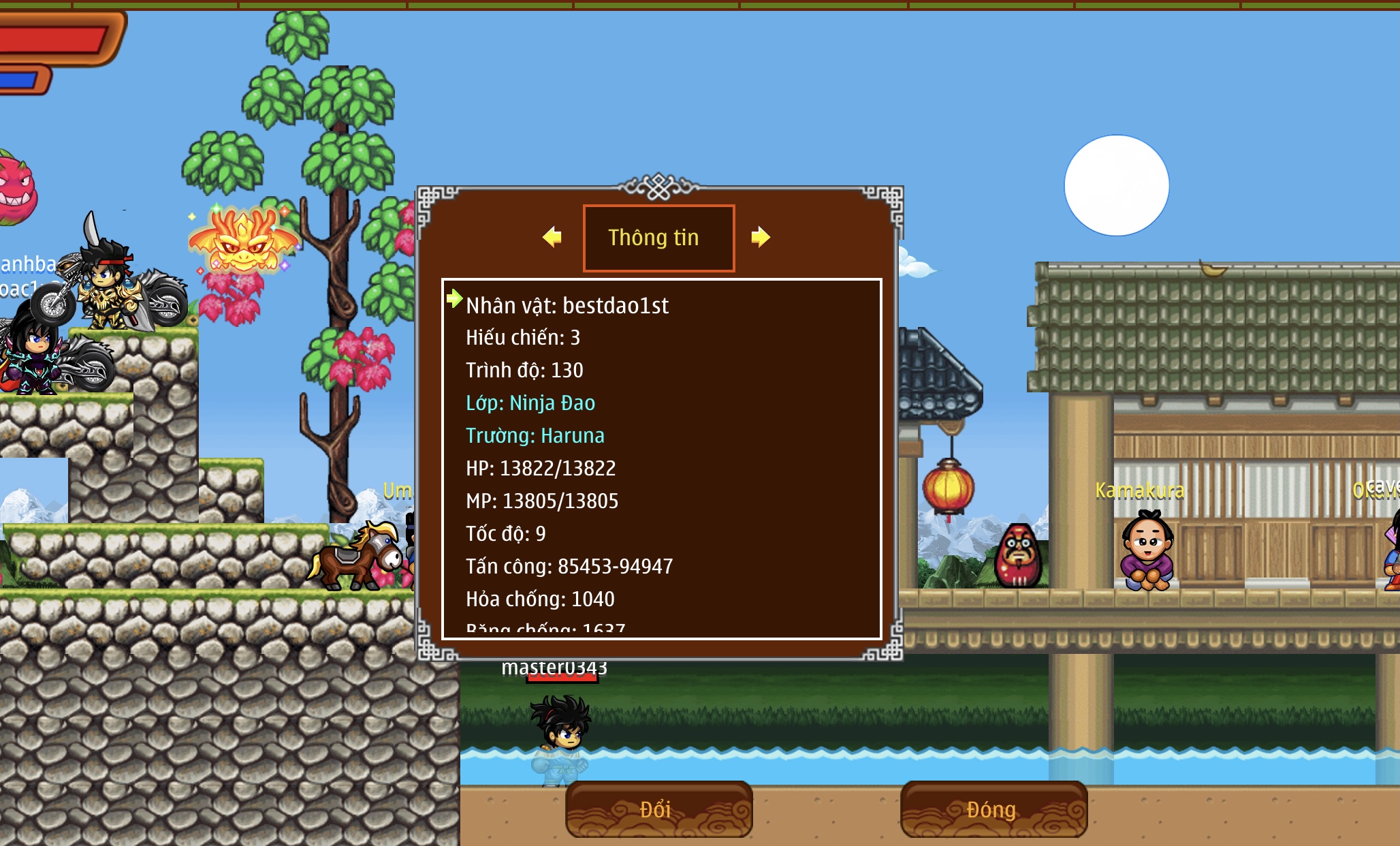Screen dimensions: 1400x846
Task: Close the panel with Đóng
Action: (993, 809)
